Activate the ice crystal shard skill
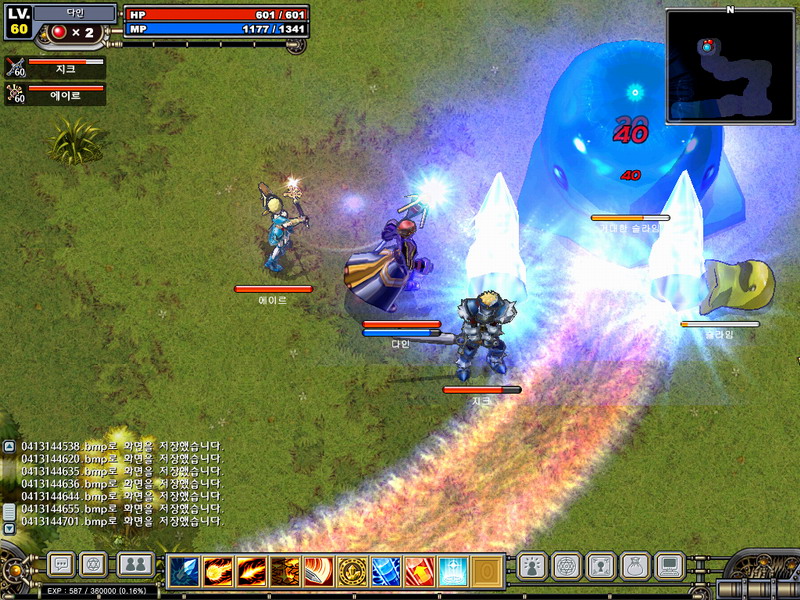This screenshot has height=600, width=800. click(x=184, y=571)
